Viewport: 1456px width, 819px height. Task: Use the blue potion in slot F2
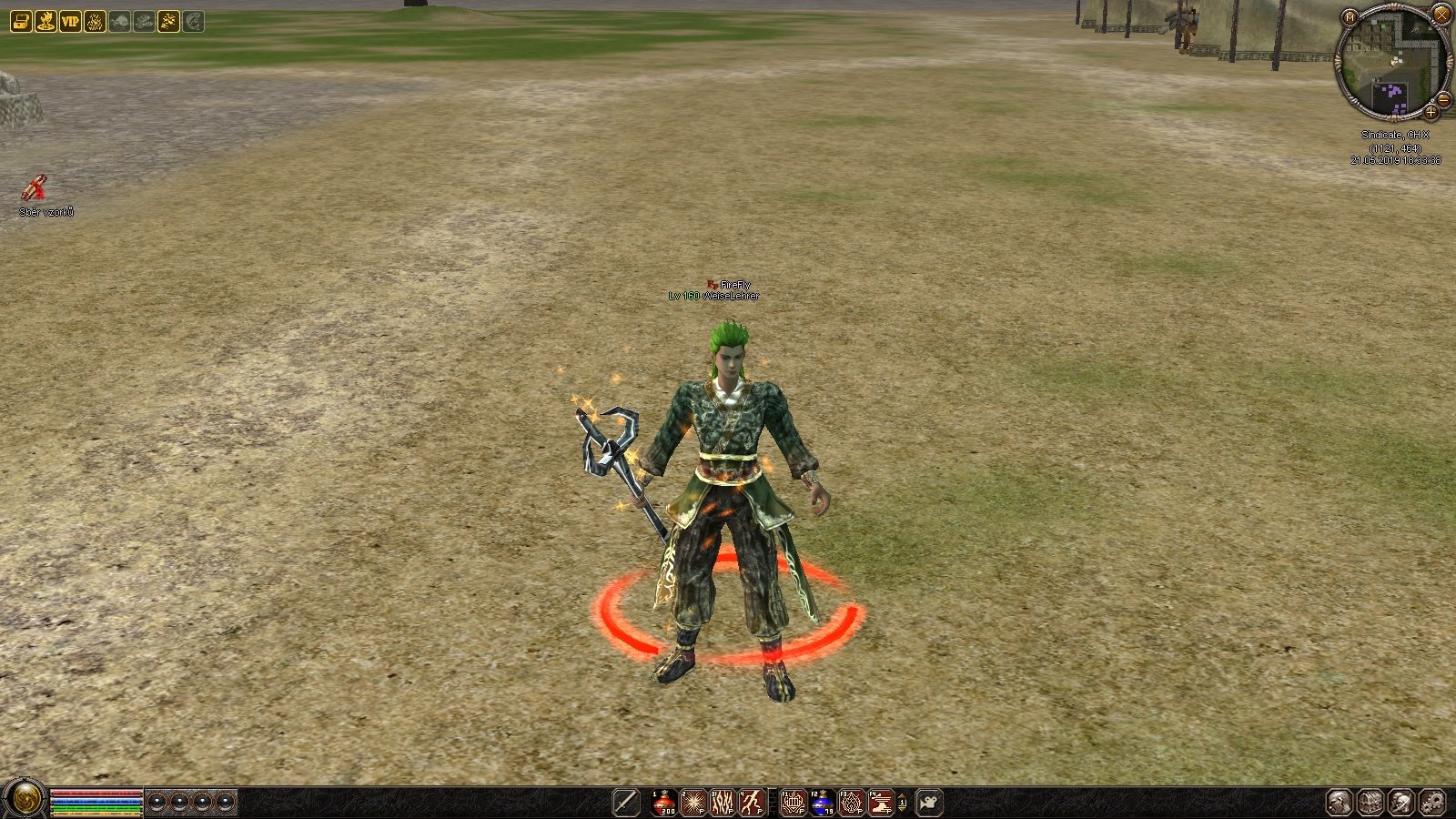(823, 803)
